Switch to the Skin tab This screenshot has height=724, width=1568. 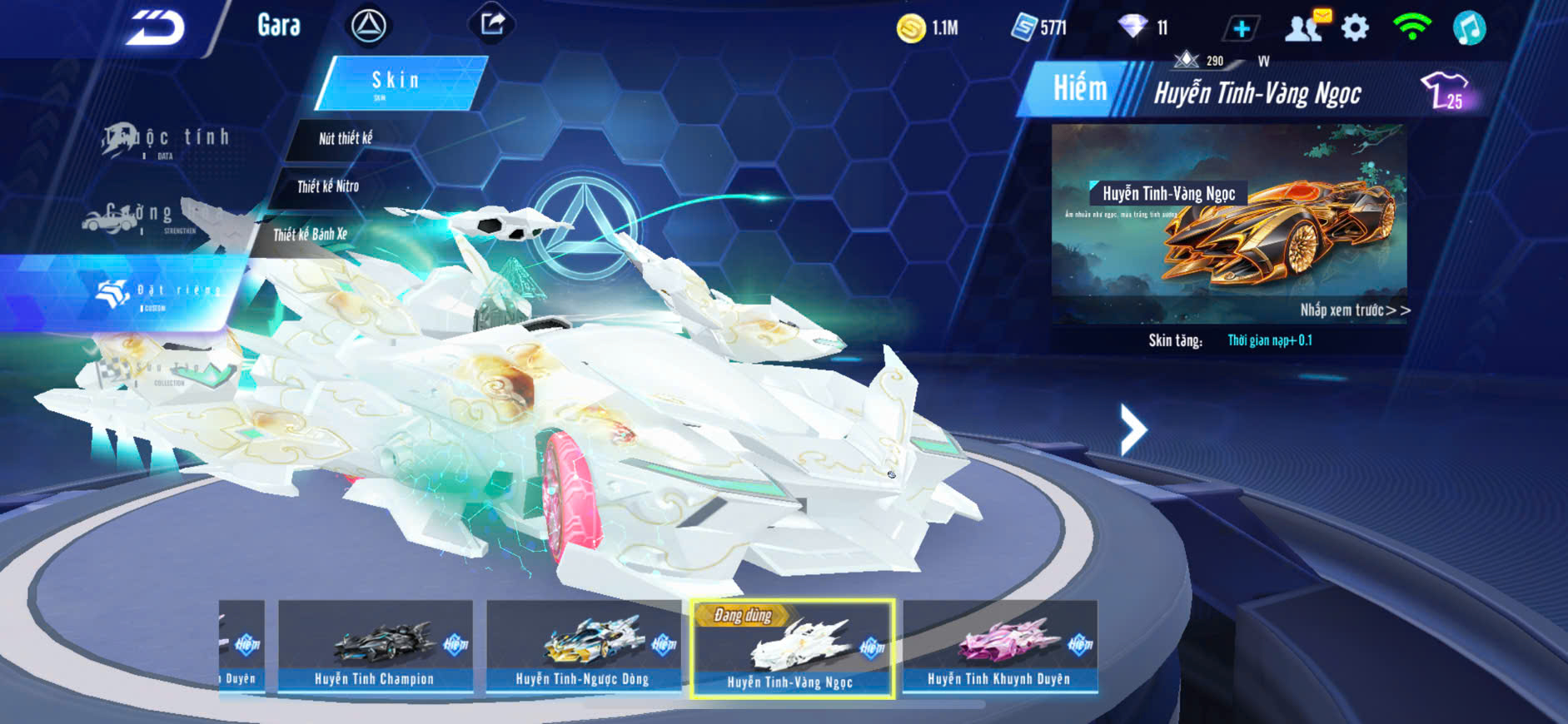[x=398, y=82]
